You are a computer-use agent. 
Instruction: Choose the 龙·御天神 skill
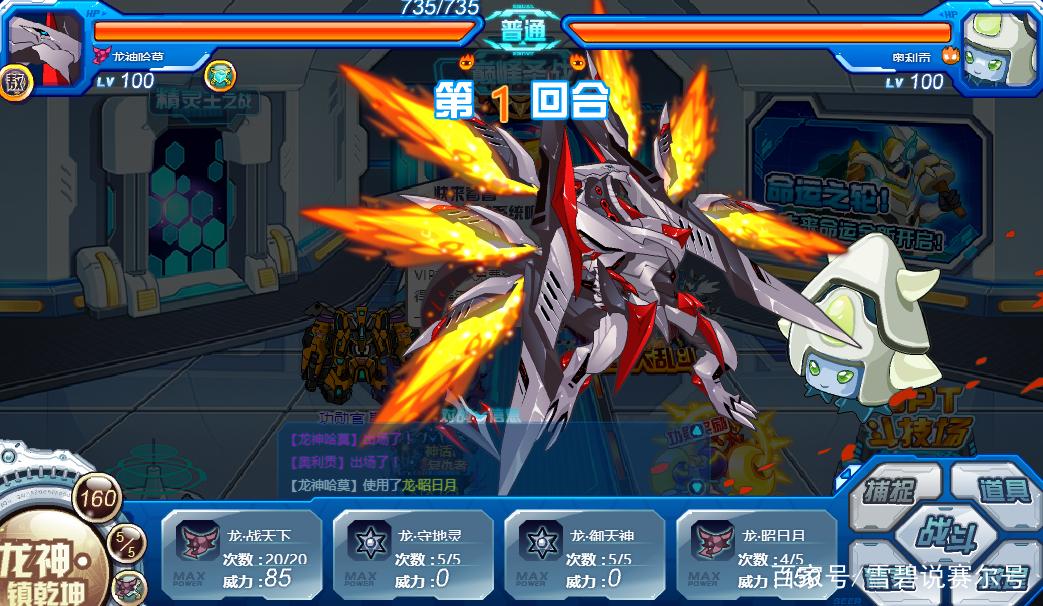[584, 553]
